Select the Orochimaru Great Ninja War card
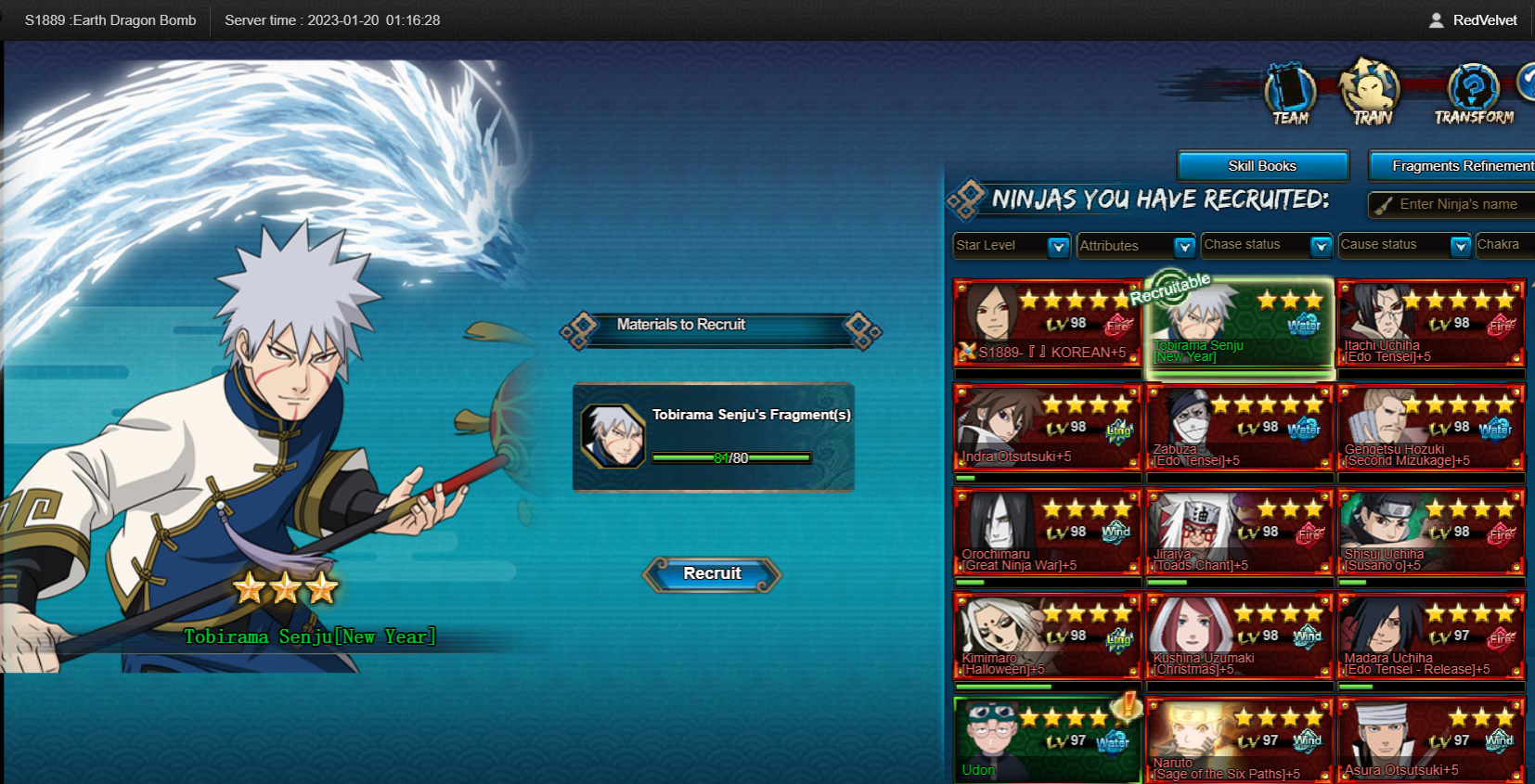 click(x=1047, y=533)
